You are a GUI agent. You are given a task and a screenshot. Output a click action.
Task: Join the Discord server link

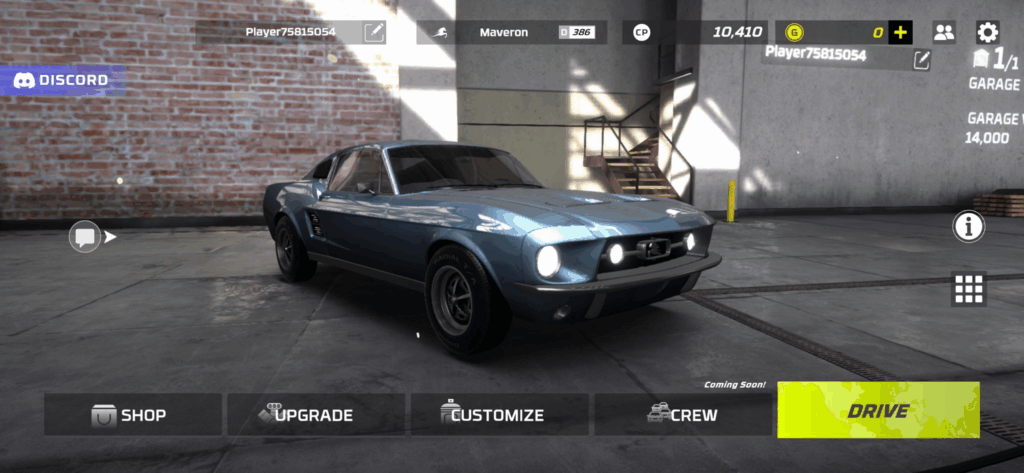click(x=62, y=80)
